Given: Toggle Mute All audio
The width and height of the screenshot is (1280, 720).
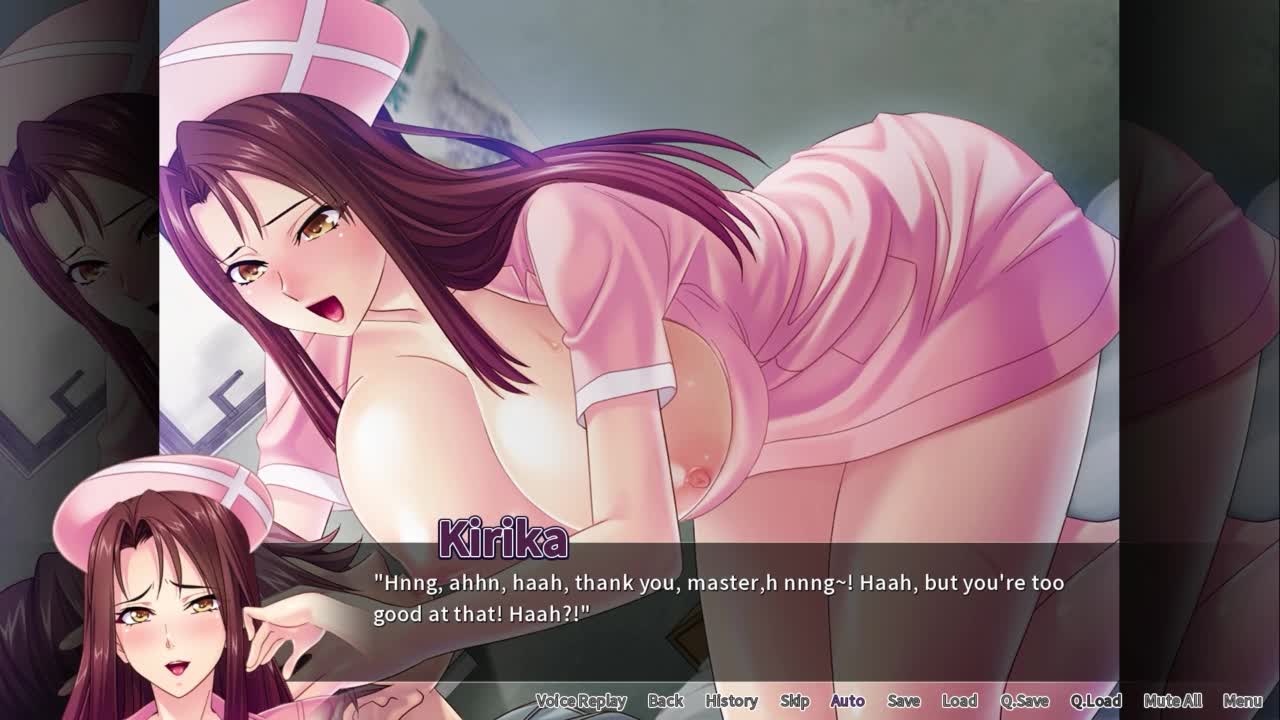Looking at the screenshot, I should pyautogui.click(x=1173, y=701).
